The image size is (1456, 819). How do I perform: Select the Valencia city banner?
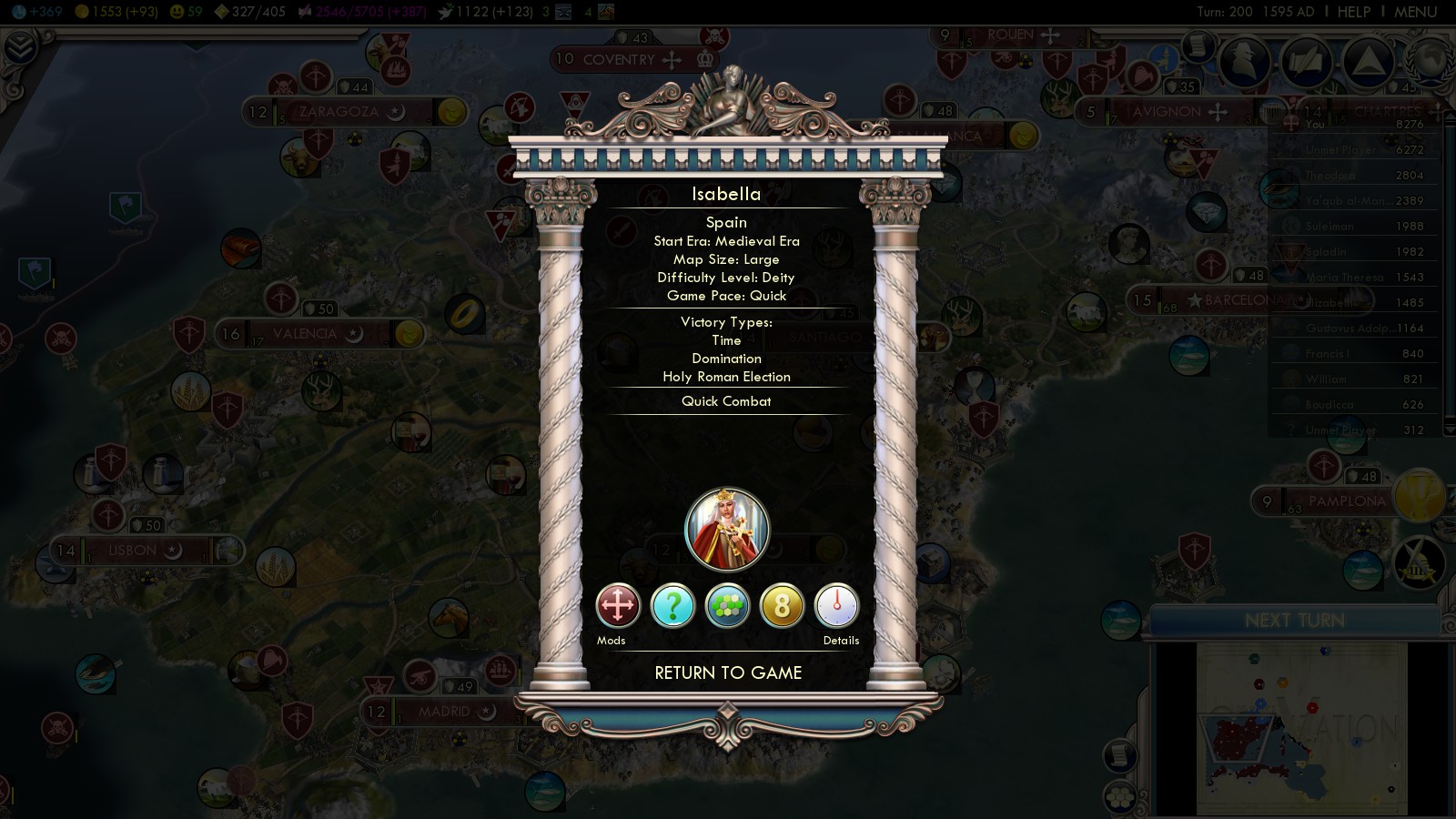[x=305, y=334]
